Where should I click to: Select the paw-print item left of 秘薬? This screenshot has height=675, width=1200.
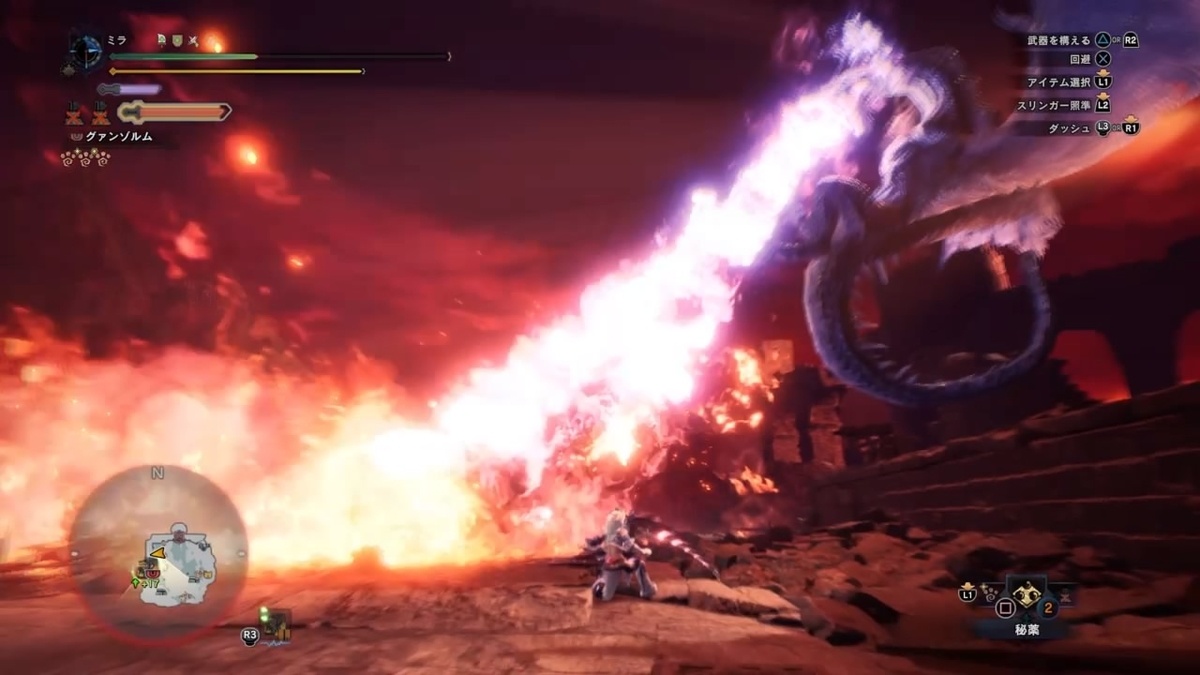[992, 595]
